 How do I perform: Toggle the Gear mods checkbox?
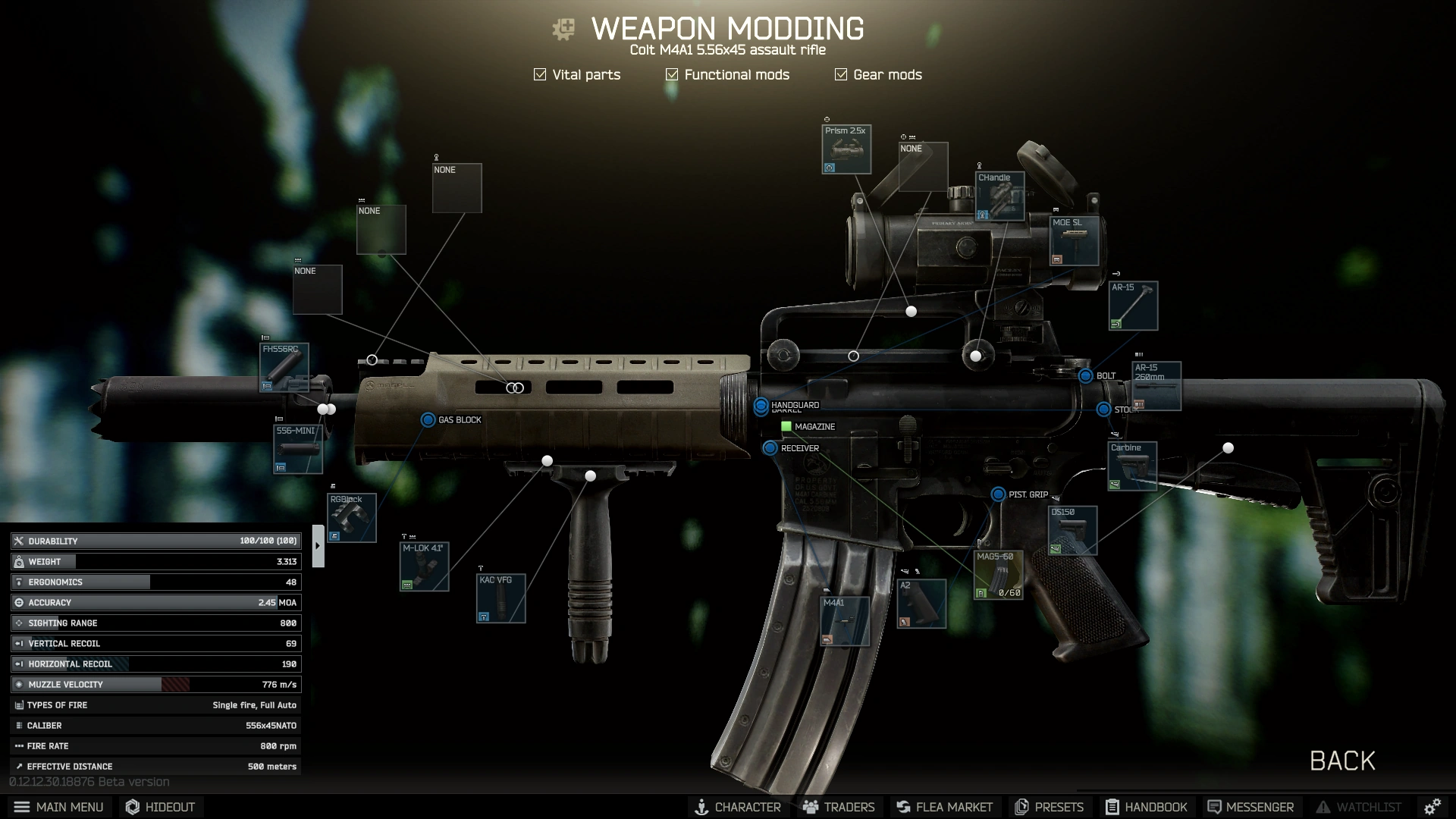(841, 74)
